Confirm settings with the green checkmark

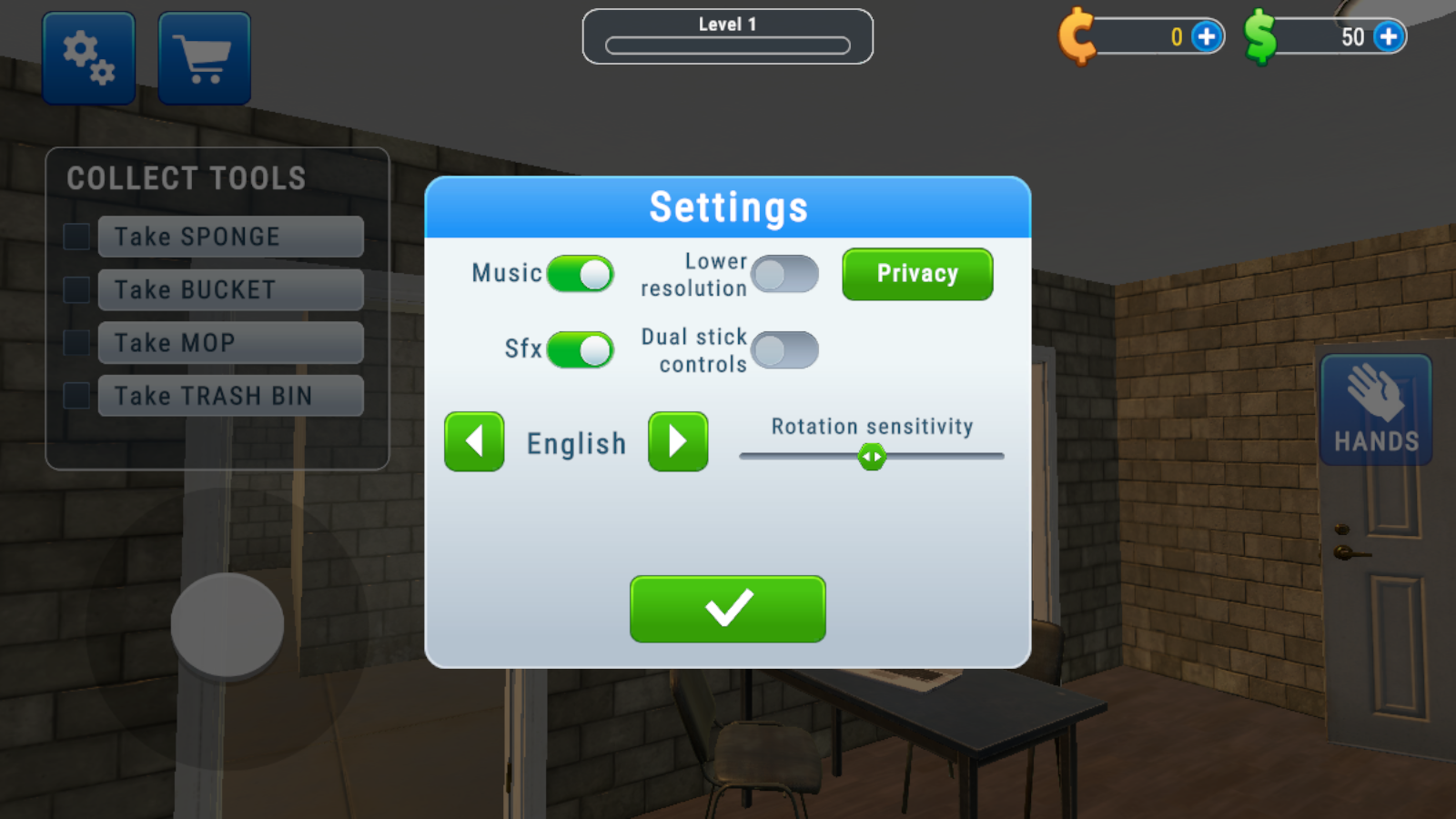coord(727,609)
